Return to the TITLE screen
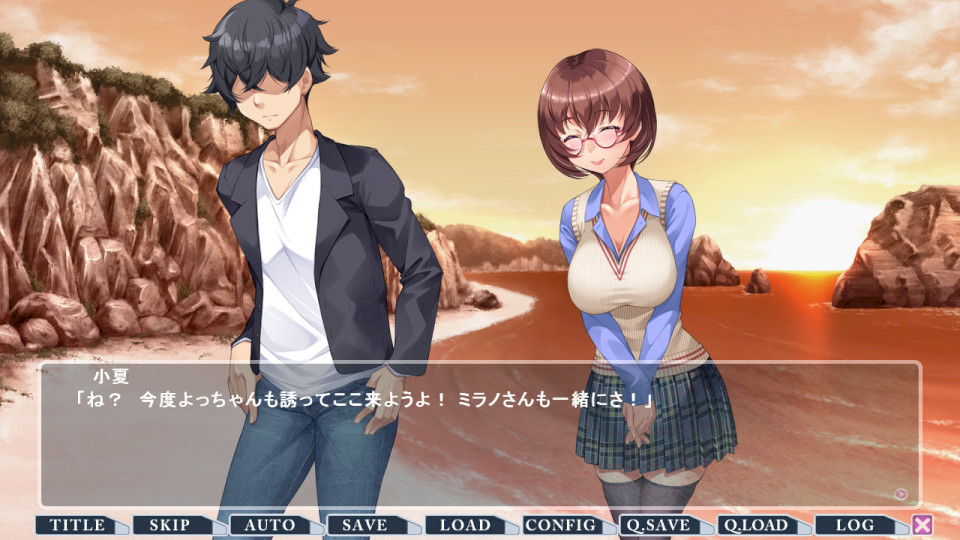 [x=77, y=525]
